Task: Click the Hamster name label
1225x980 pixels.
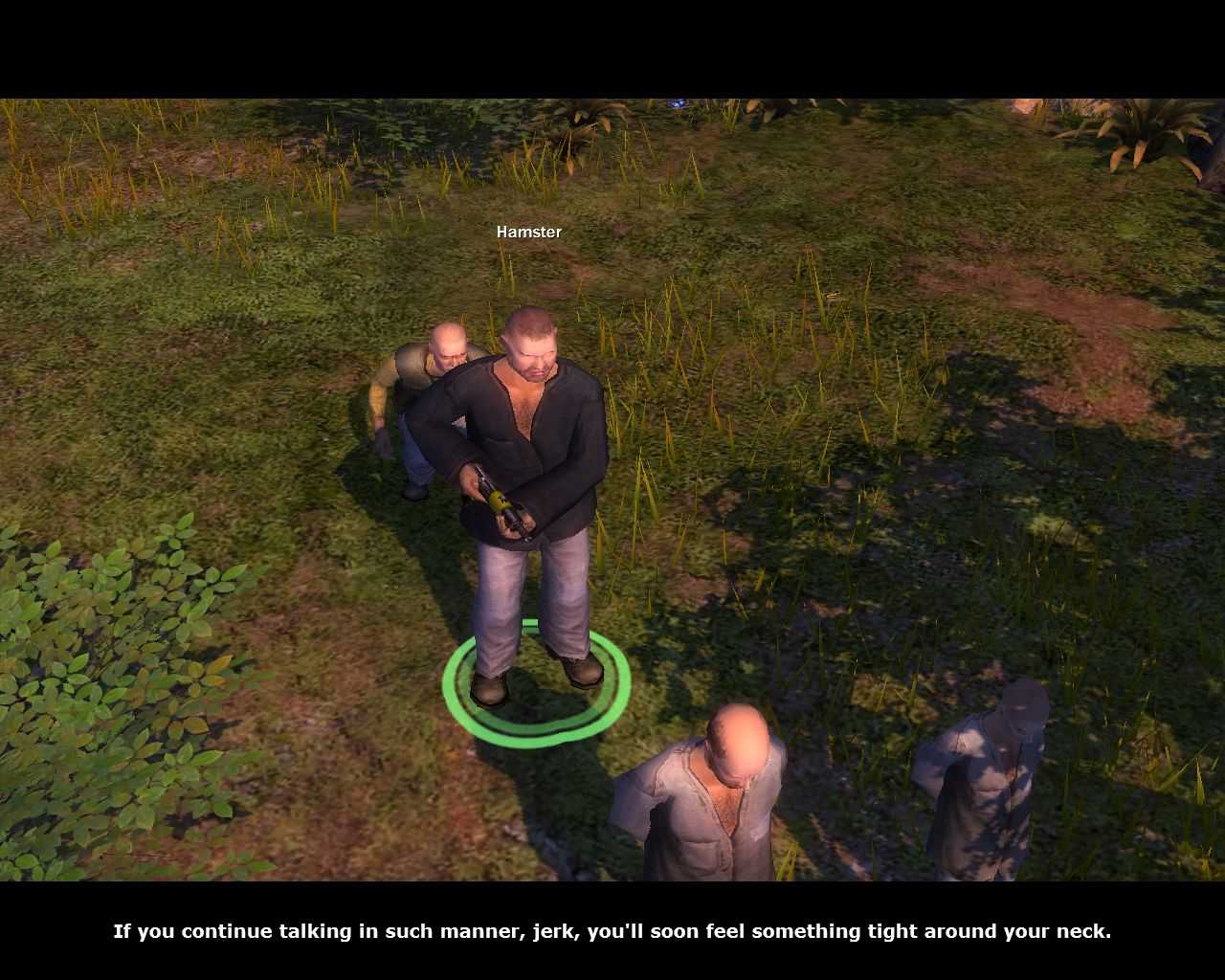Action: (527, 231)
